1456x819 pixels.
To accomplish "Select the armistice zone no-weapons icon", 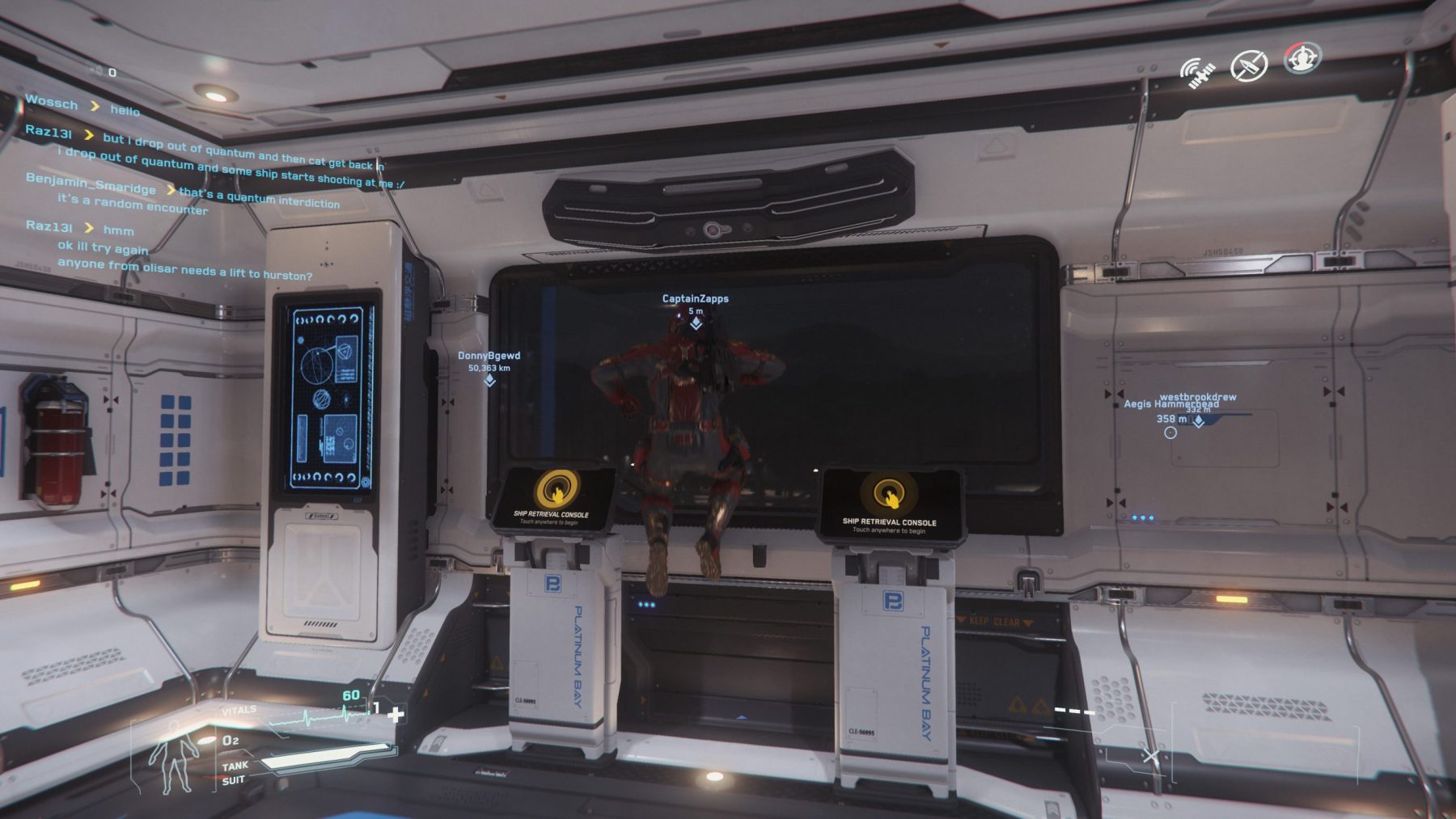I will pyautogui.click(x=1248, y=65).
